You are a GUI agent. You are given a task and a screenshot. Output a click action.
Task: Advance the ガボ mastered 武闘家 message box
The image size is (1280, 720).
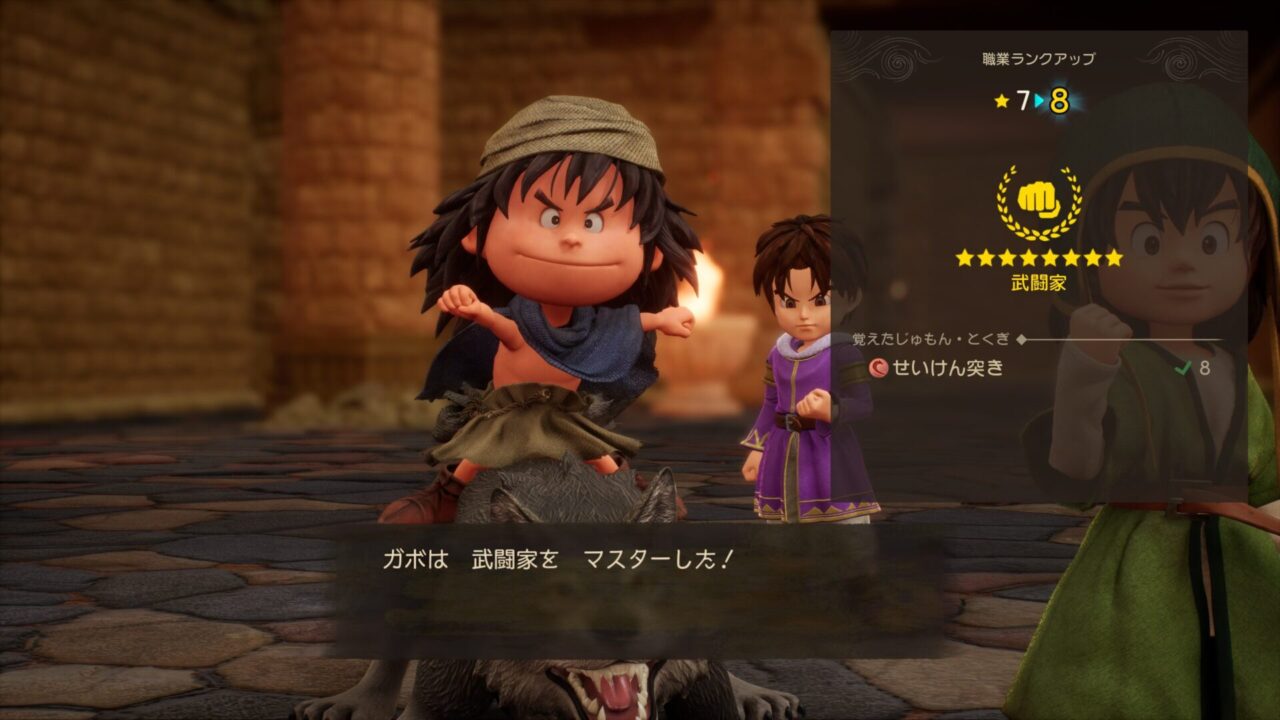pyautogui.click(x=640, y=588)
